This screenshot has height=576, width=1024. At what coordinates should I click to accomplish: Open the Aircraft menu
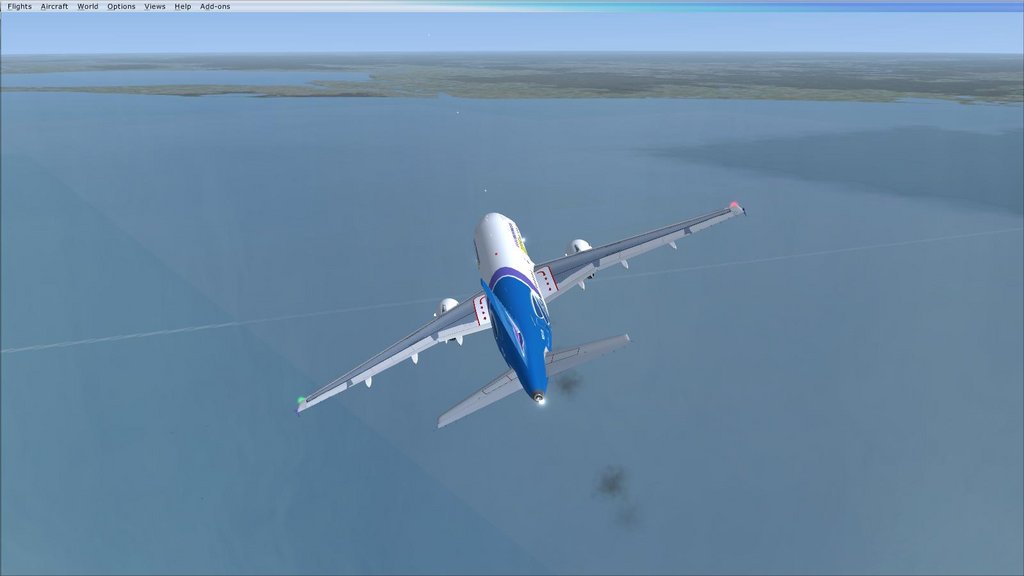55,6
